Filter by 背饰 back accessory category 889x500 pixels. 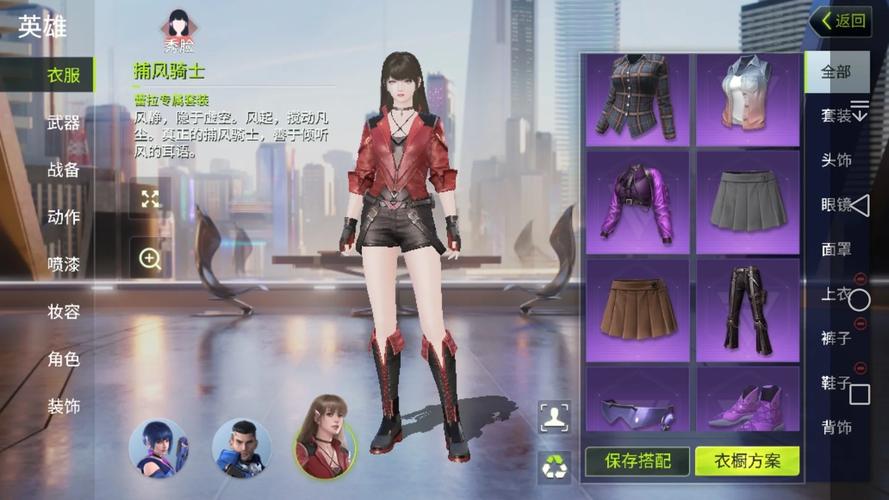[x=835, y=427]
